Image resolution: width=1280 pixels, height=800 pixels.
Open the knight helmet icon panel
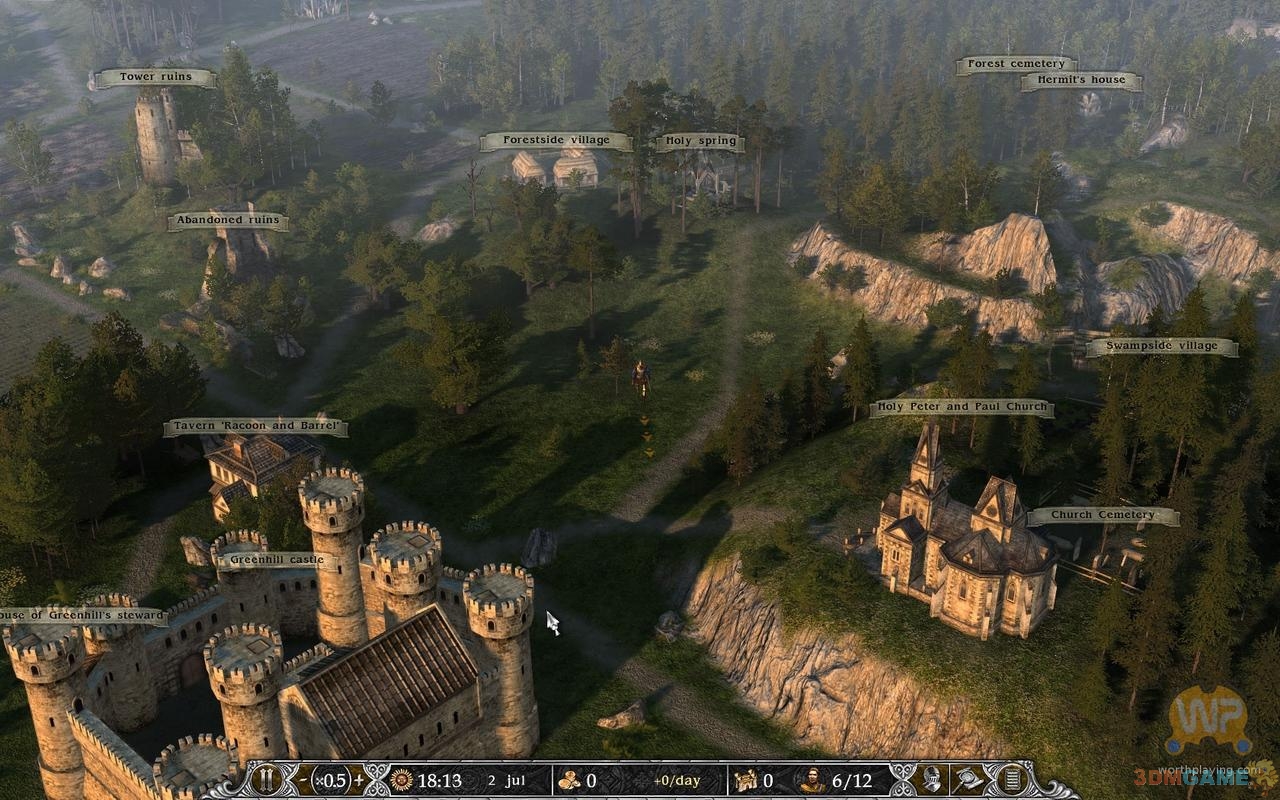932,780
